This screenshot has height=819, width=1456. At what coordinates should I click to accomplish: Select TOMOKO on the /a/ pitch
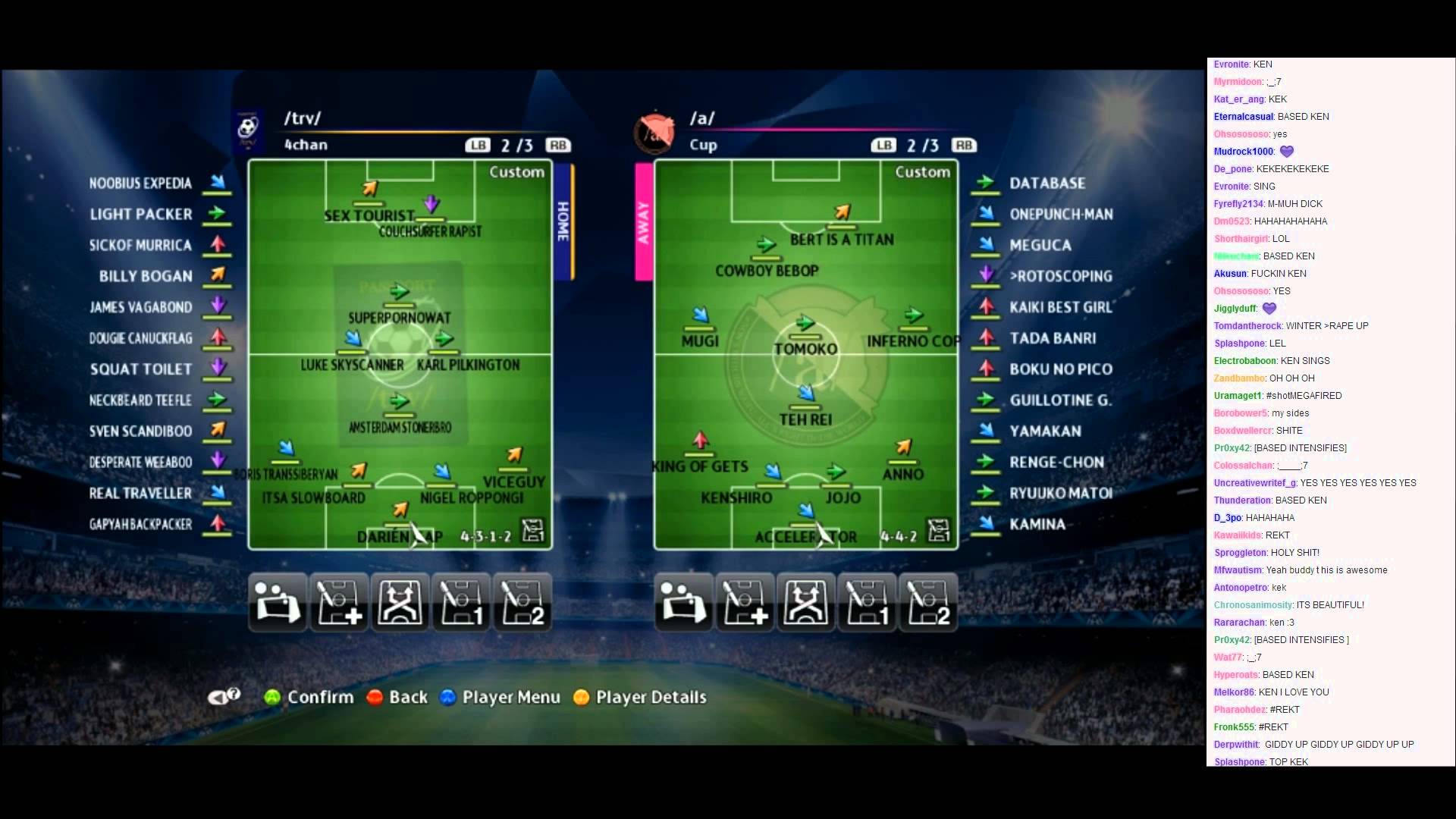point(805,348)
